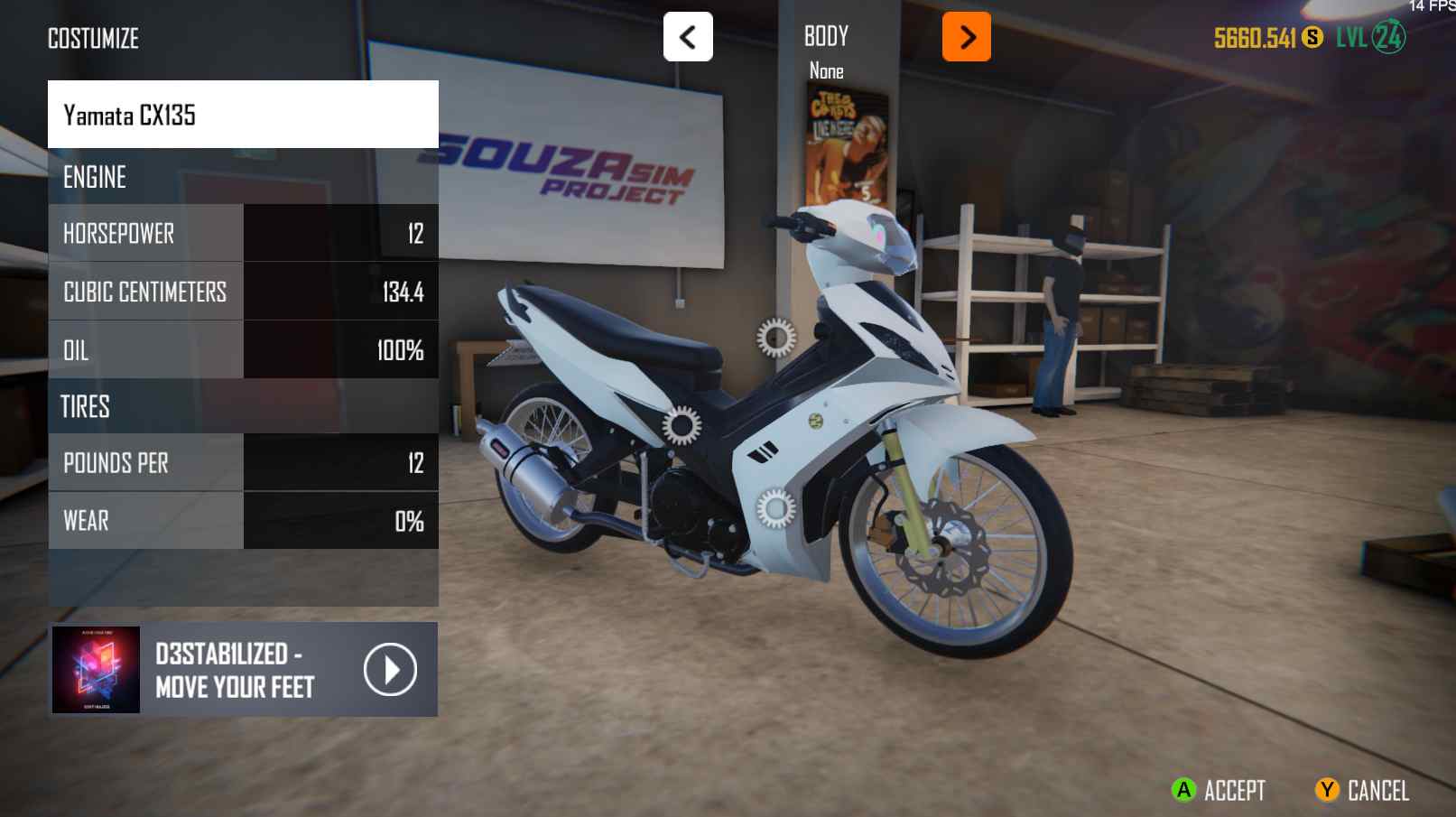Click the ACCEPT button
Image resolution: width=1456 pixels, height=817 pixels.
pyautogui.click(x=1217, y=790)
